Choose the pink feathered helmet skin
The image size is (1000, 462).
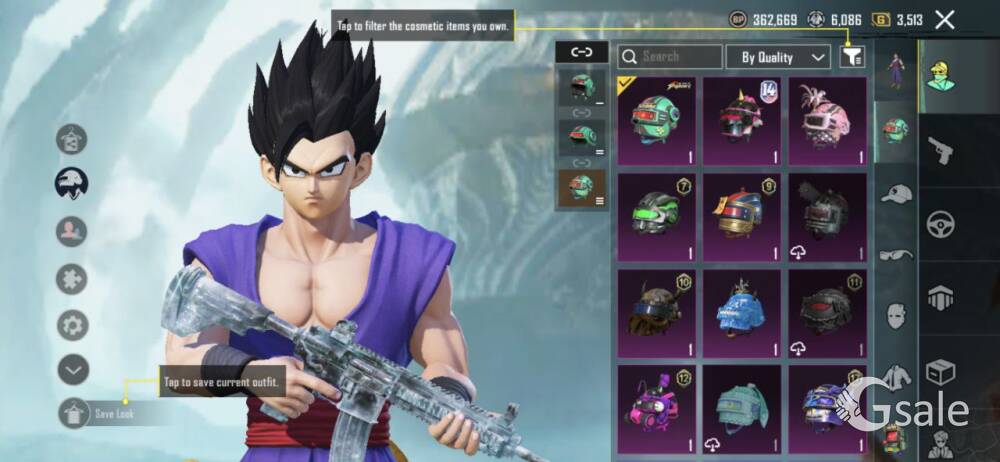[x=827, y=120]
